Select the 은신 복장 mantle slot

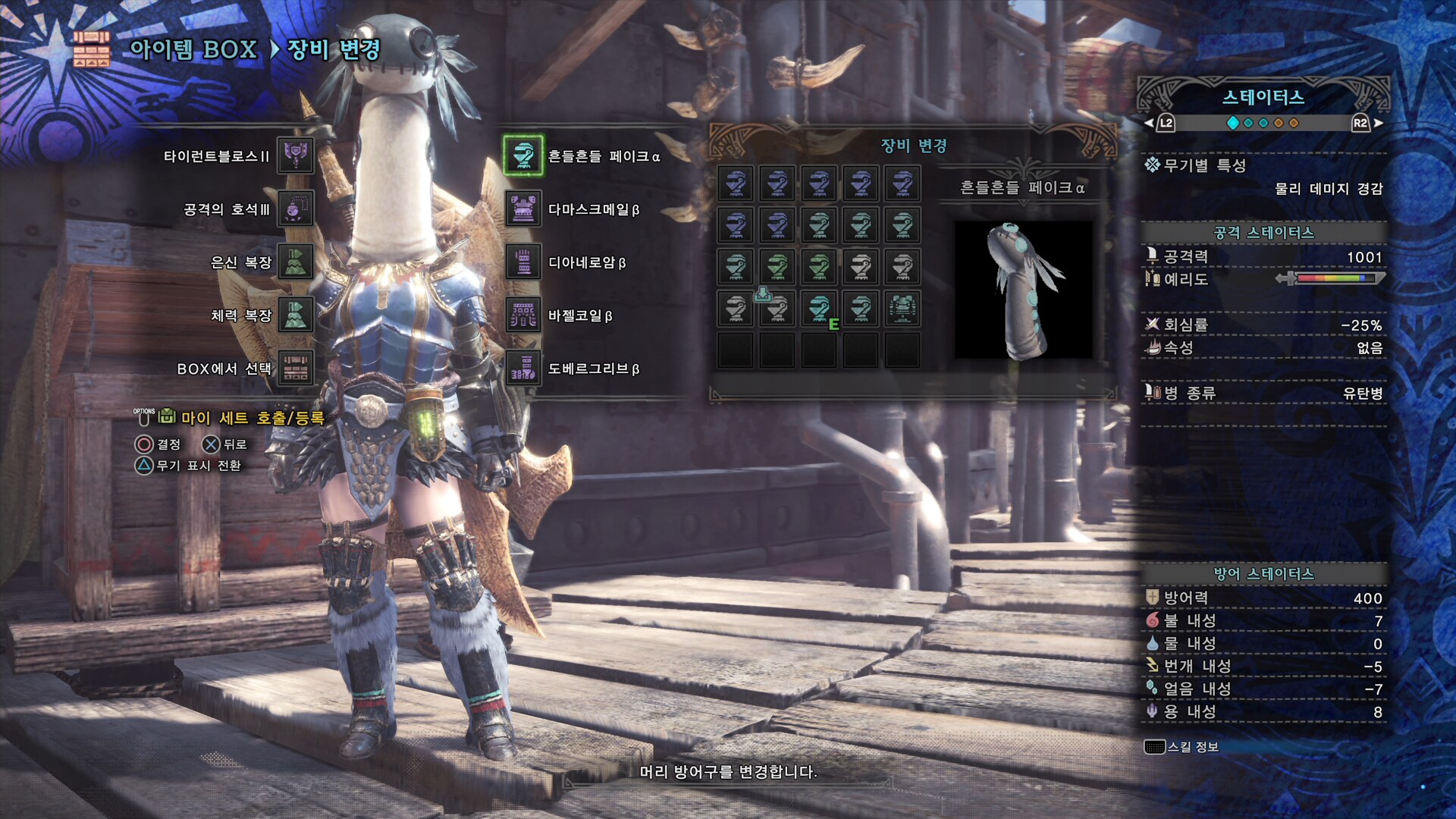(295, 262)
